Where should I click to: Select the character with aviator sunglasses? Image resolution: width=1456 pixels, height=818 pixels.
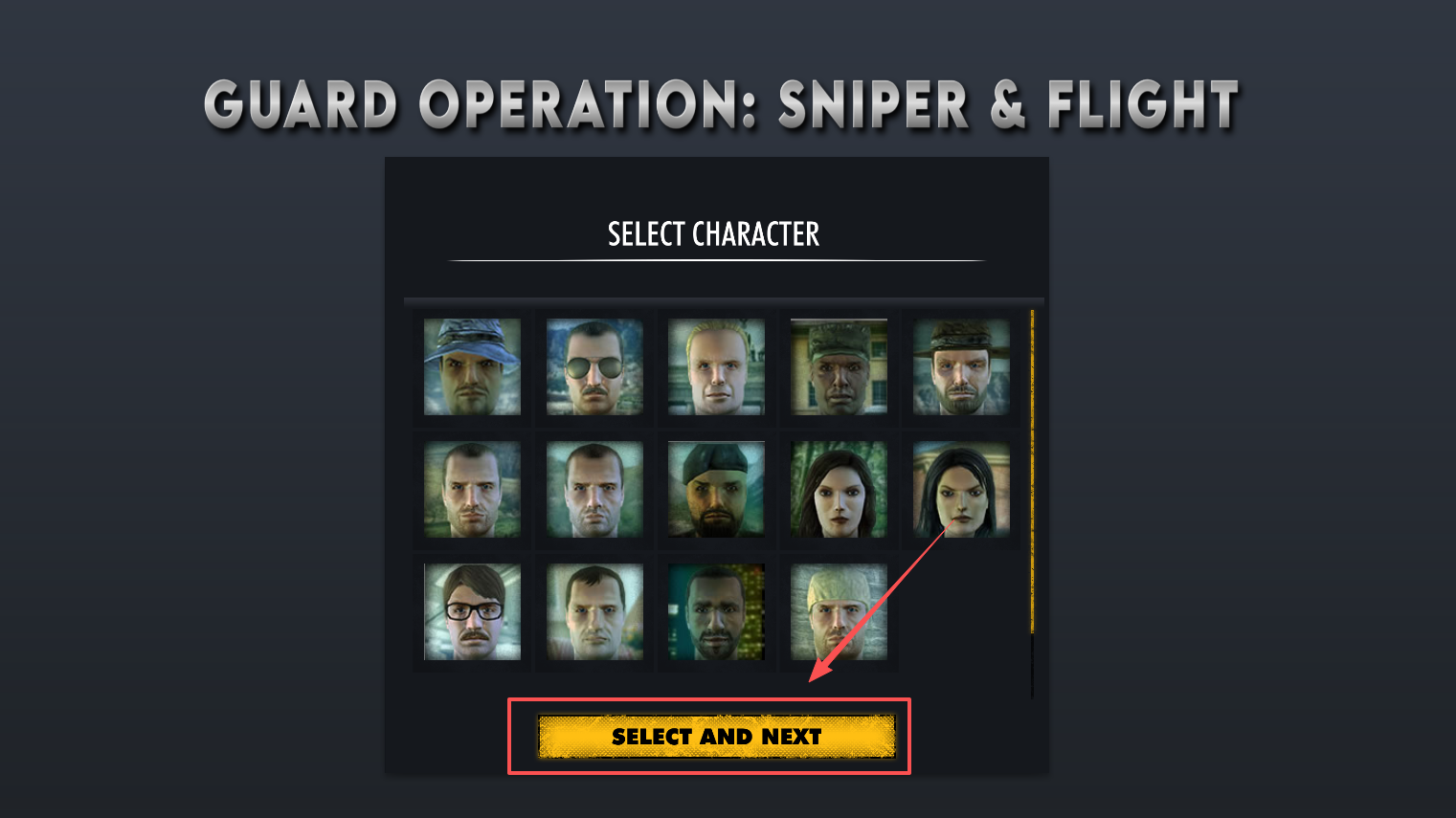click(x=594, y=366)
